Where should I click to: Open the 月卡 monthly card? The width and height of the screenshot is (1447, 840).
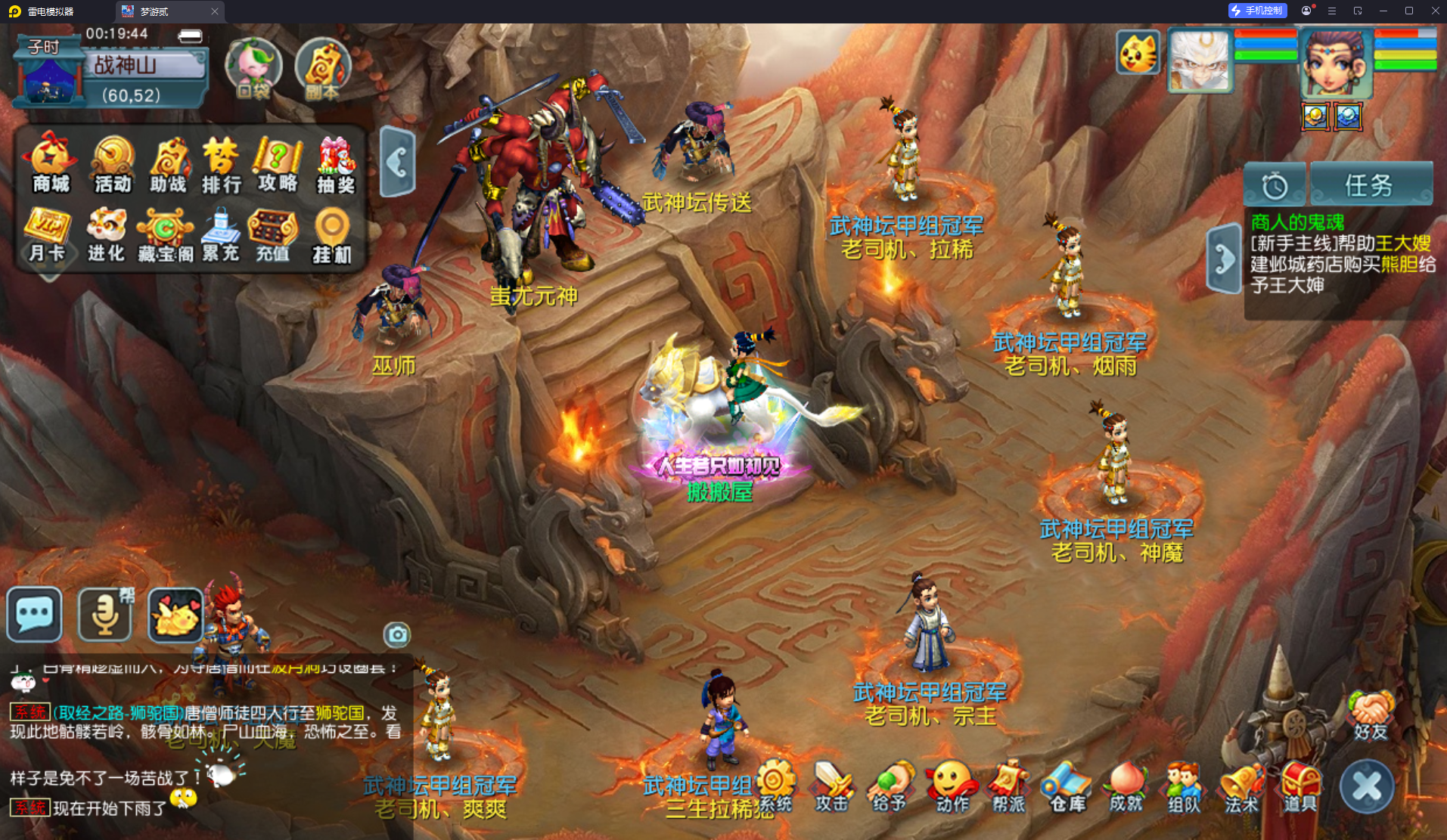[47, 234]
